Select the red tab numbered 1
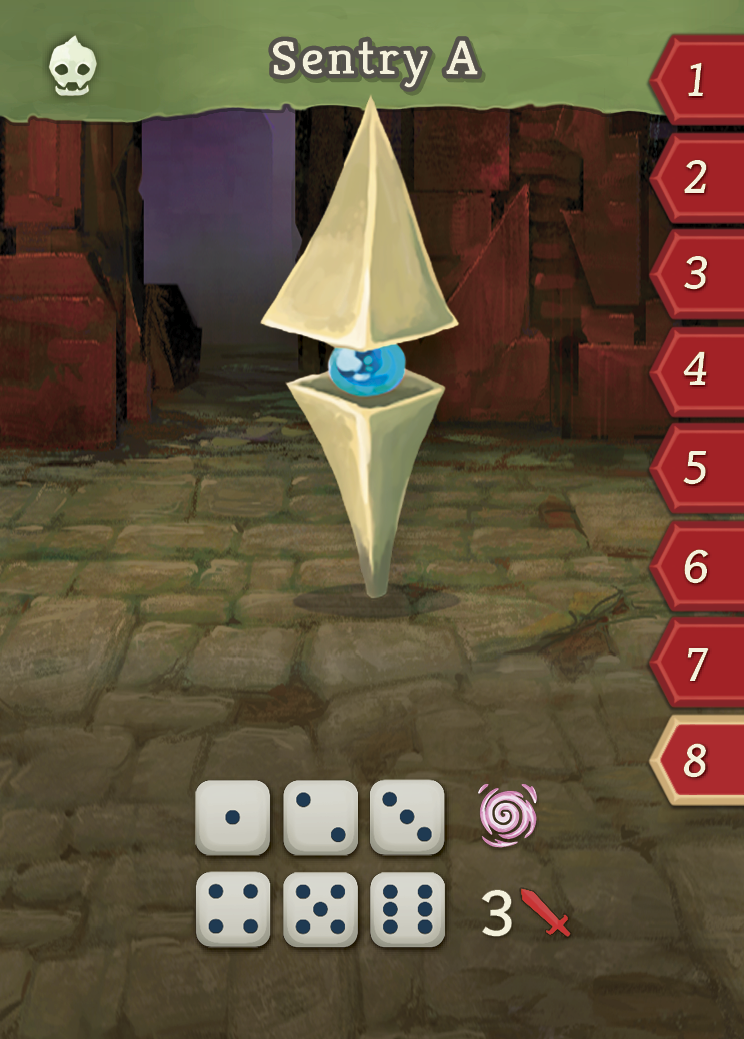The width and height of the screenshot is (744, 1039). 697,81
